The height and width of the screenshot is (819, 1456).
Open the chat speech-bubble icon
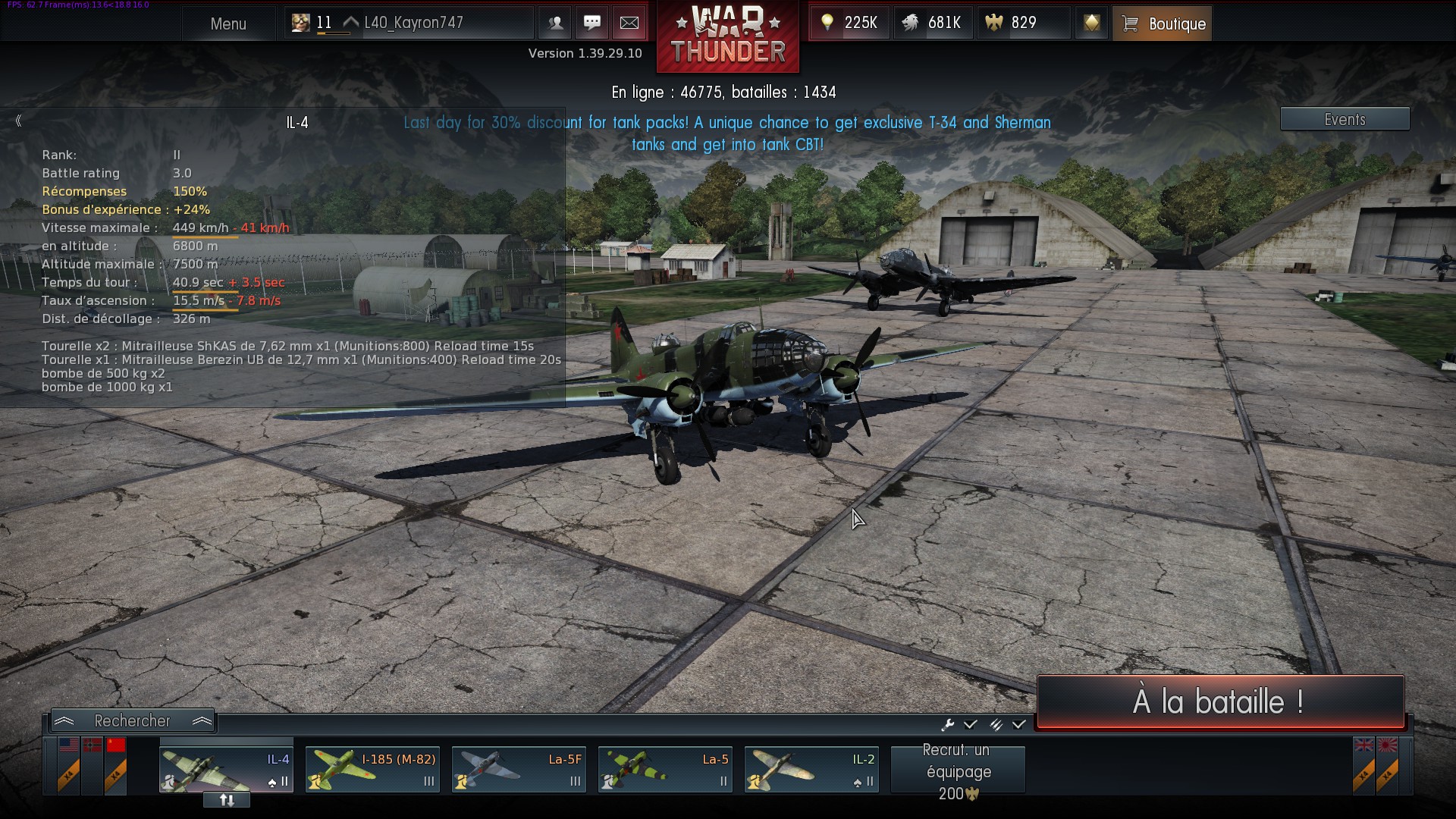click(592, 23)
